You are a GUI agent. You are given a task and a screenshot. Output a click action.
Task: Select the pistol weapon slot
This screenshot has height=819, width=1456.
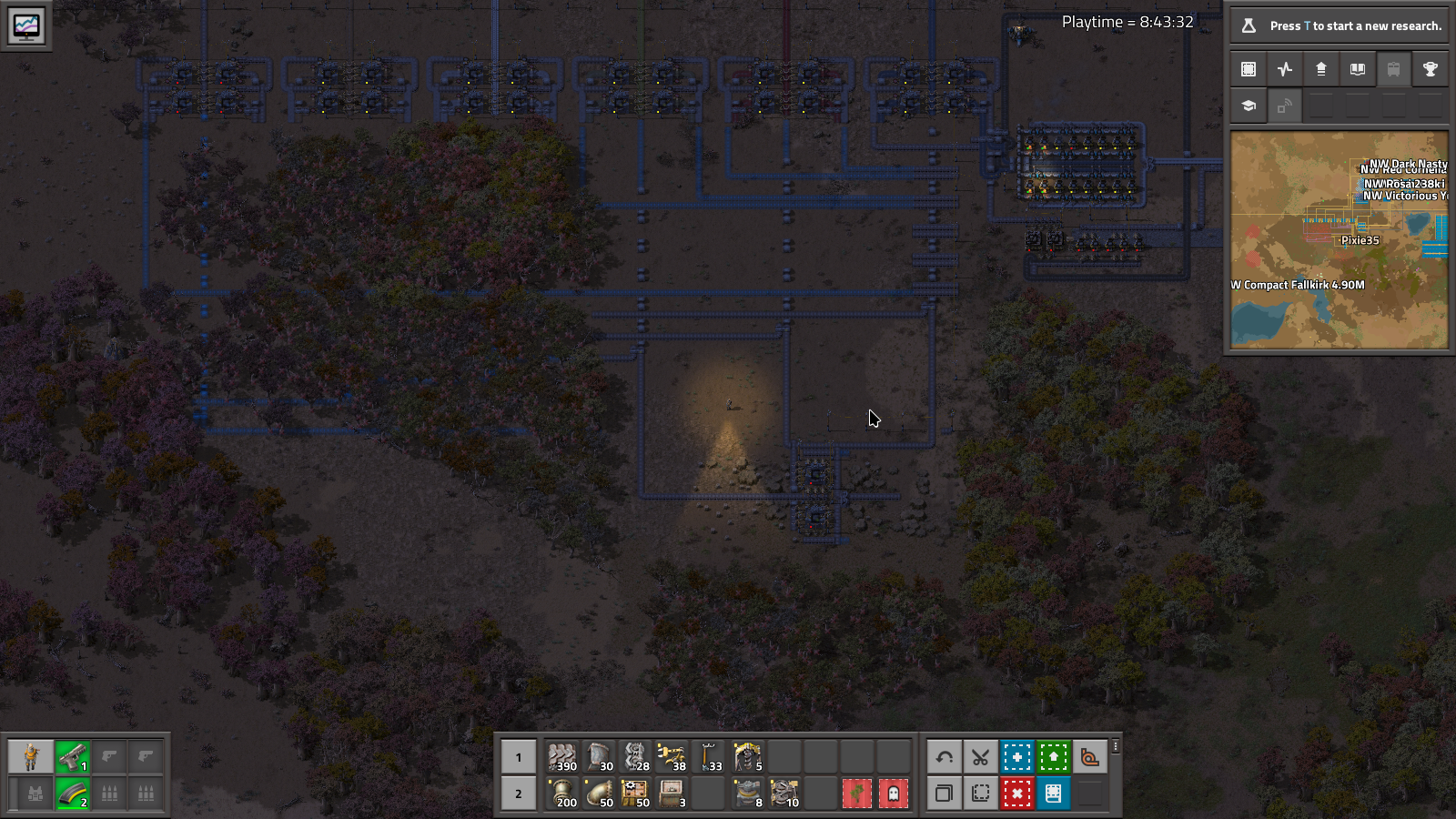click(73, 757)
